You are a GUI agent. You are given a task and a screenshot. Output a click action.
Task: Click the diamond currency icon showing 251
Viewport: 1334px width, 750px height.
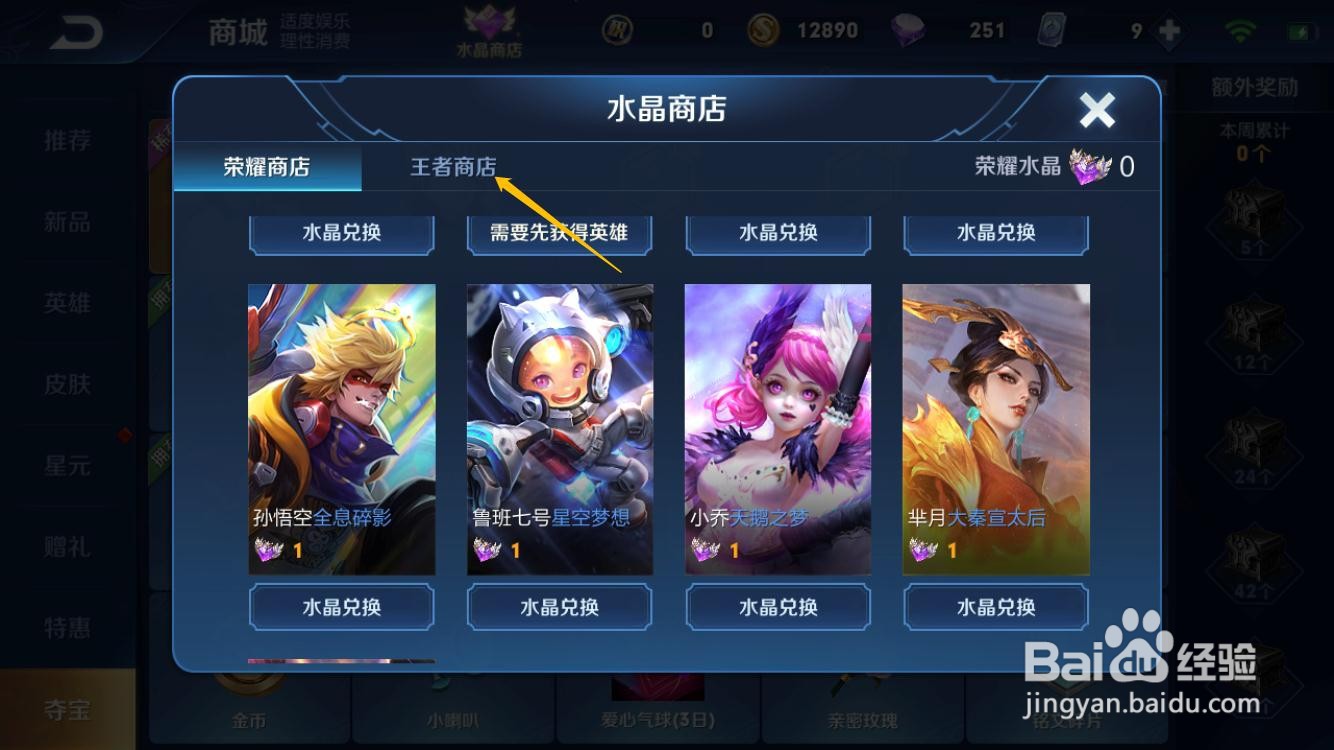[907, 30]
